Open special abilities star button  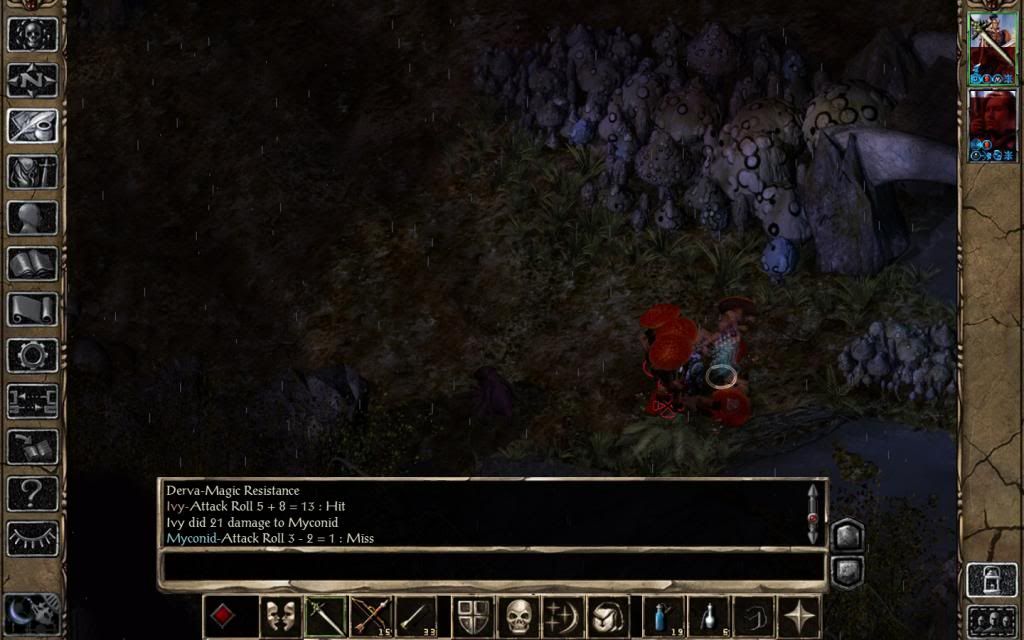click(798, 617)
